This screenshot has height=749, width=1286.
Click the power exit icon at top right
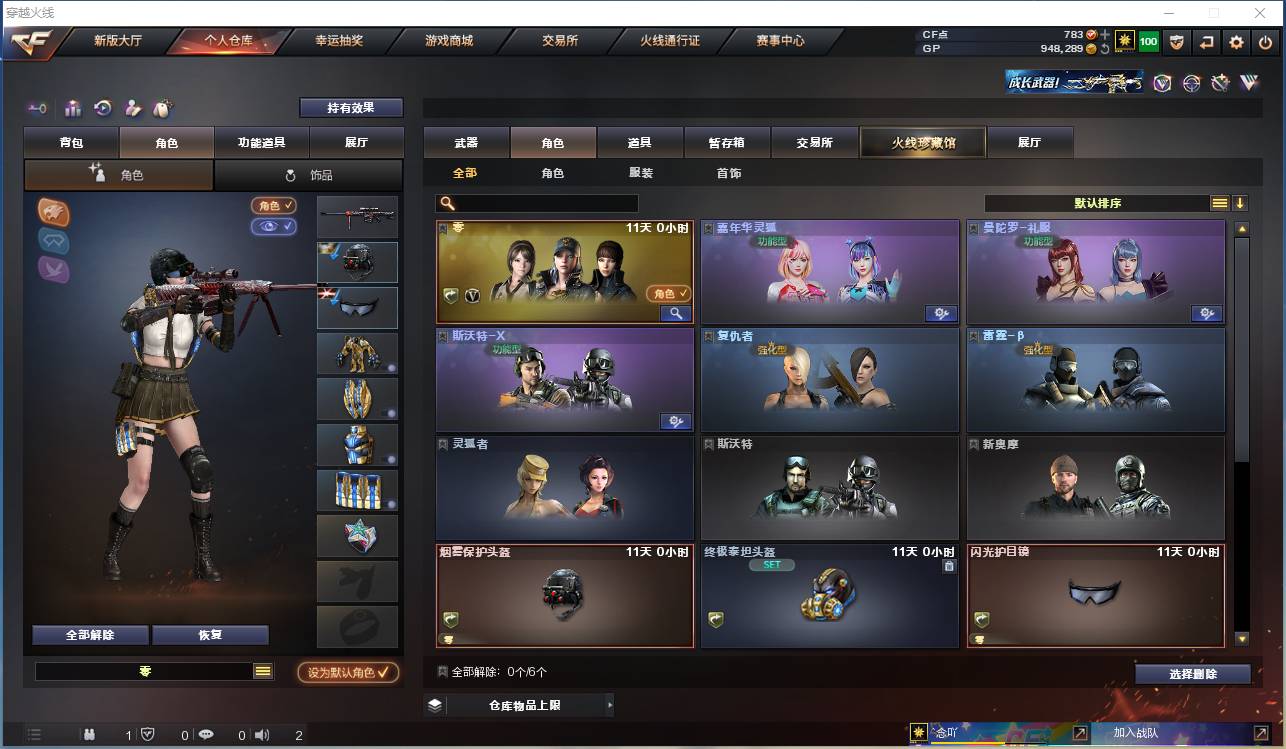click(x=1266, y=42)
